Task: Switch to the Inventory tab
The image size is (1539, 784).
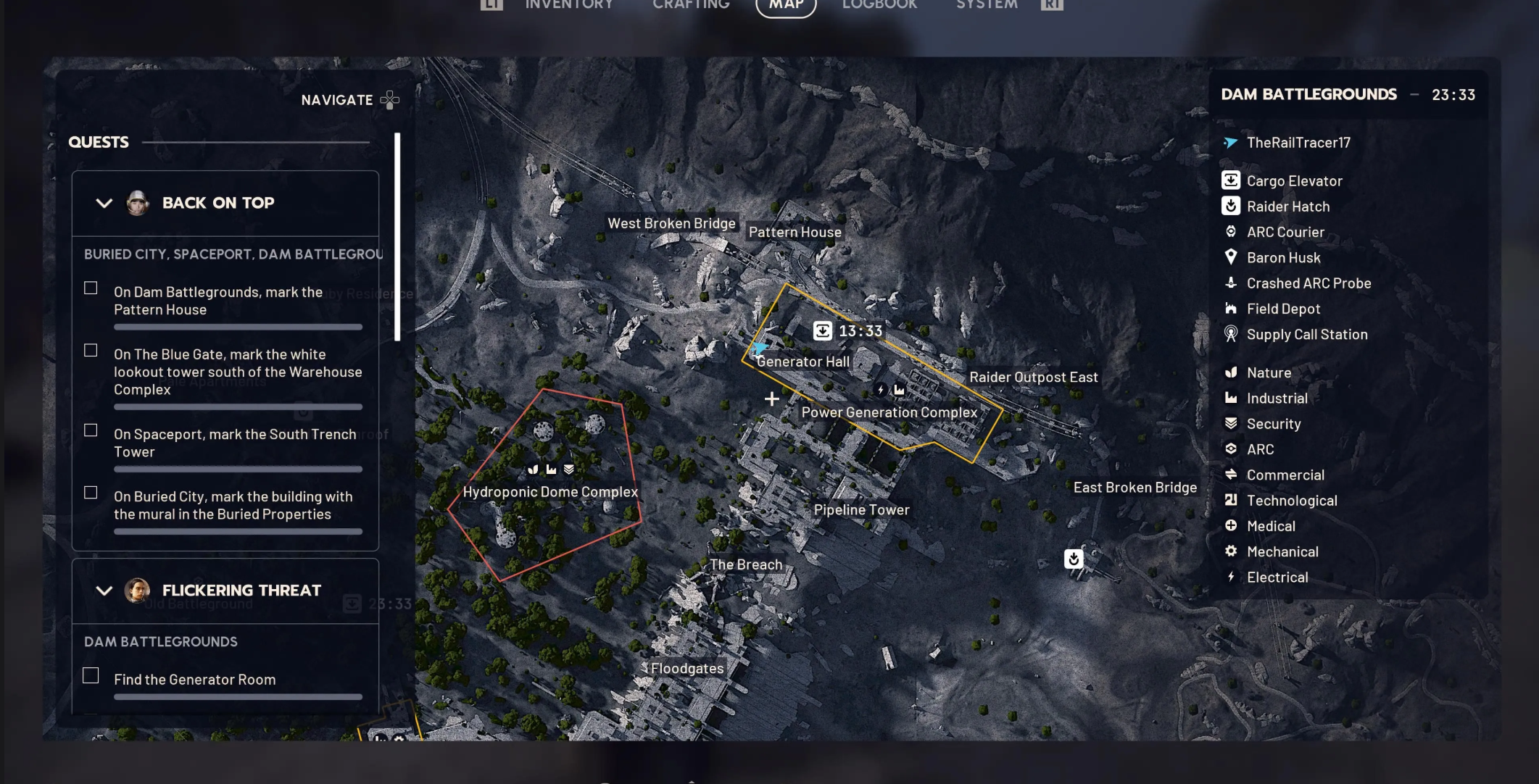Action: pos(568,5)
